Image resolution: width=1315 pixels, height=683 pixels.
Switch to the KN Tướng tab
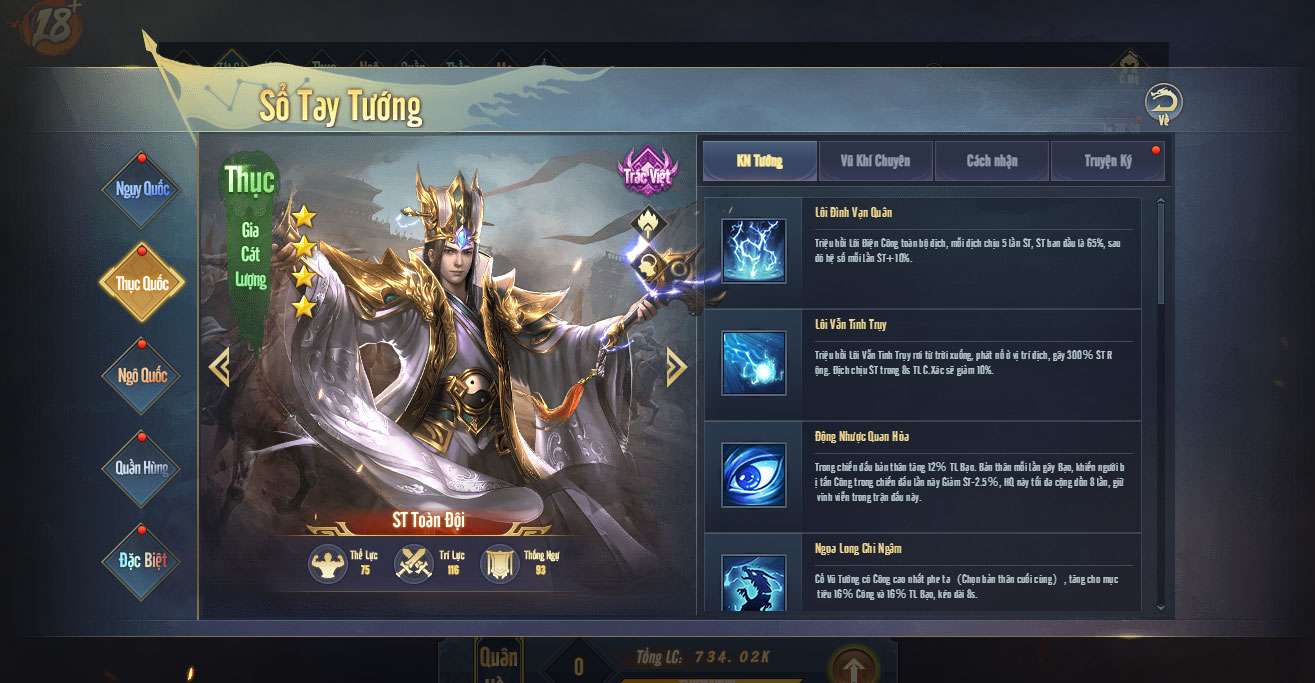click(x=759, y=161)
